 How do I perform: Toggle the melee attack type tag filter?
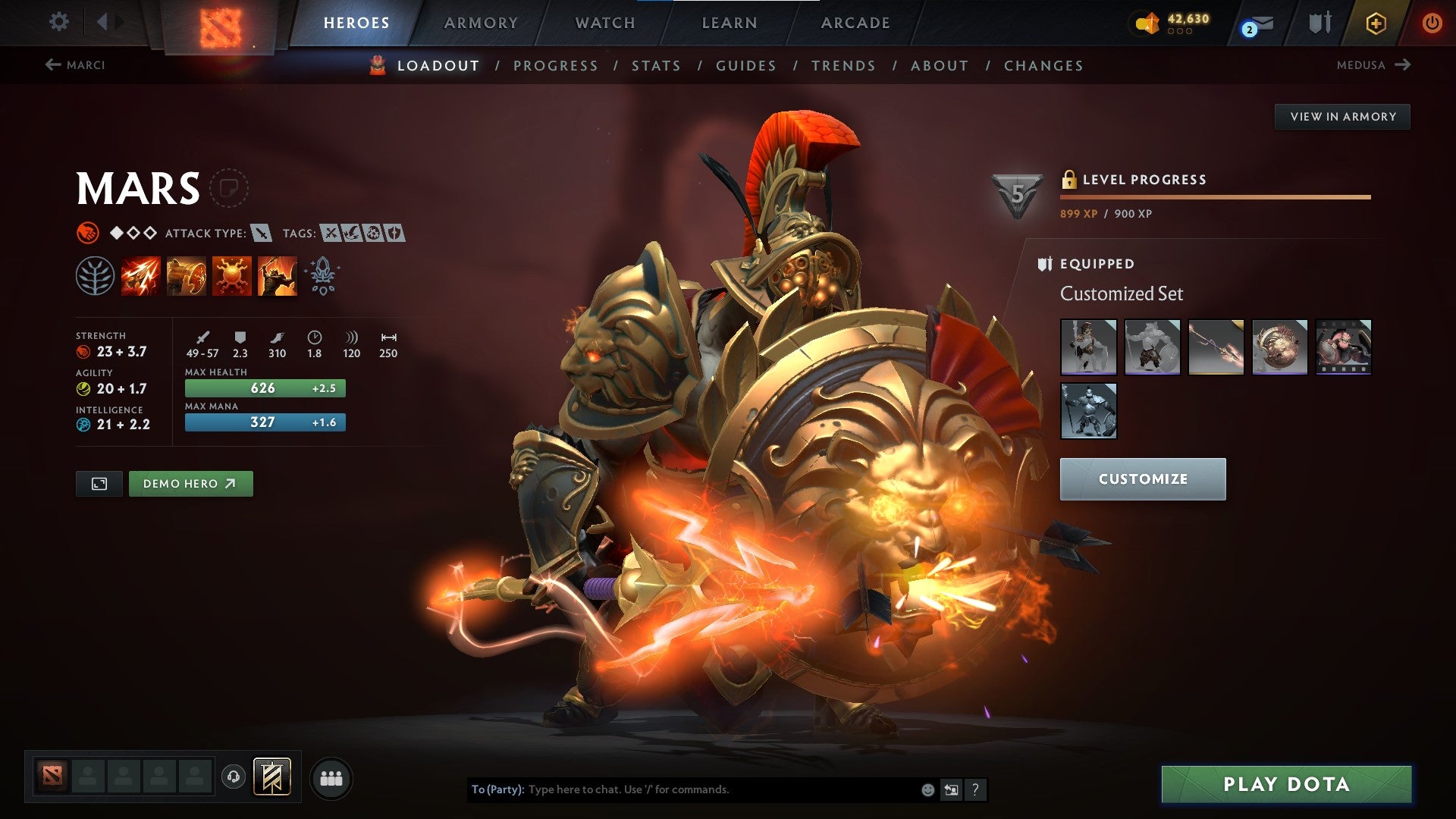click(x=261, y=234)
